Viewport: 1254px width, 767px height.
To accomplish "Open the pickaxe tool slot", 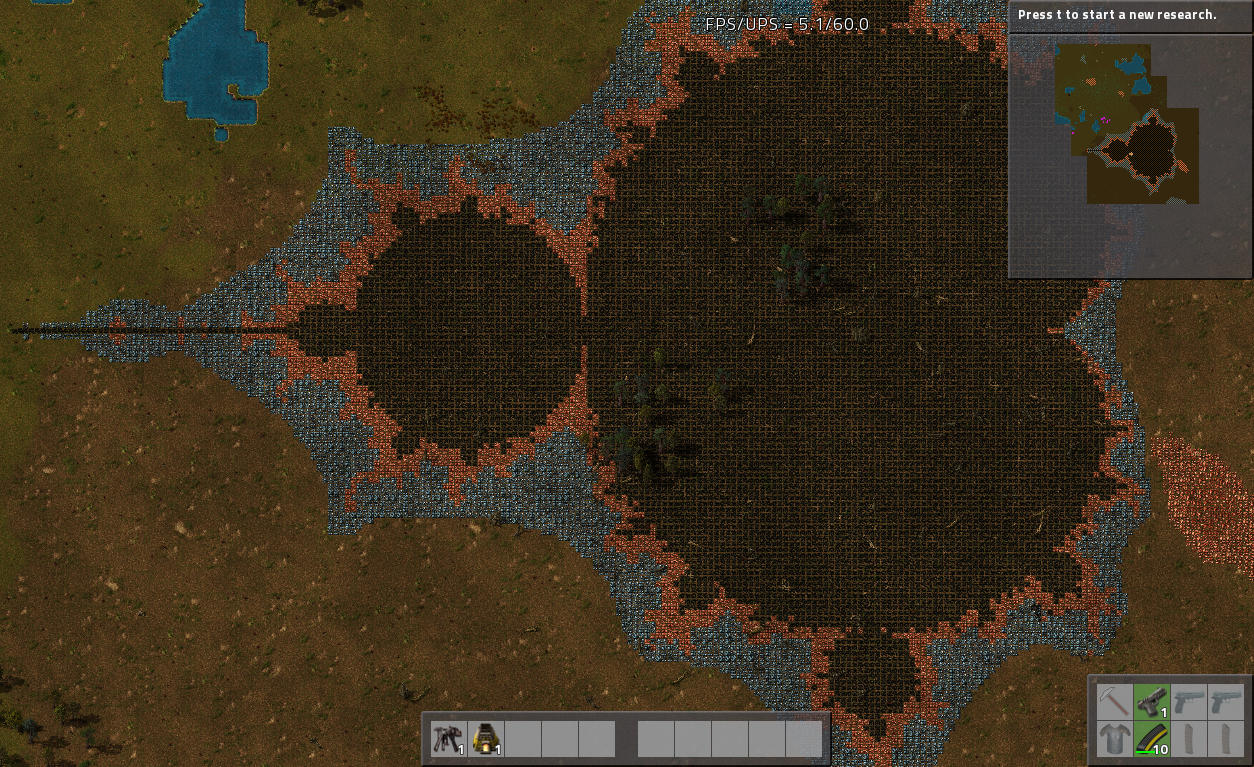I will point(1113,701).
